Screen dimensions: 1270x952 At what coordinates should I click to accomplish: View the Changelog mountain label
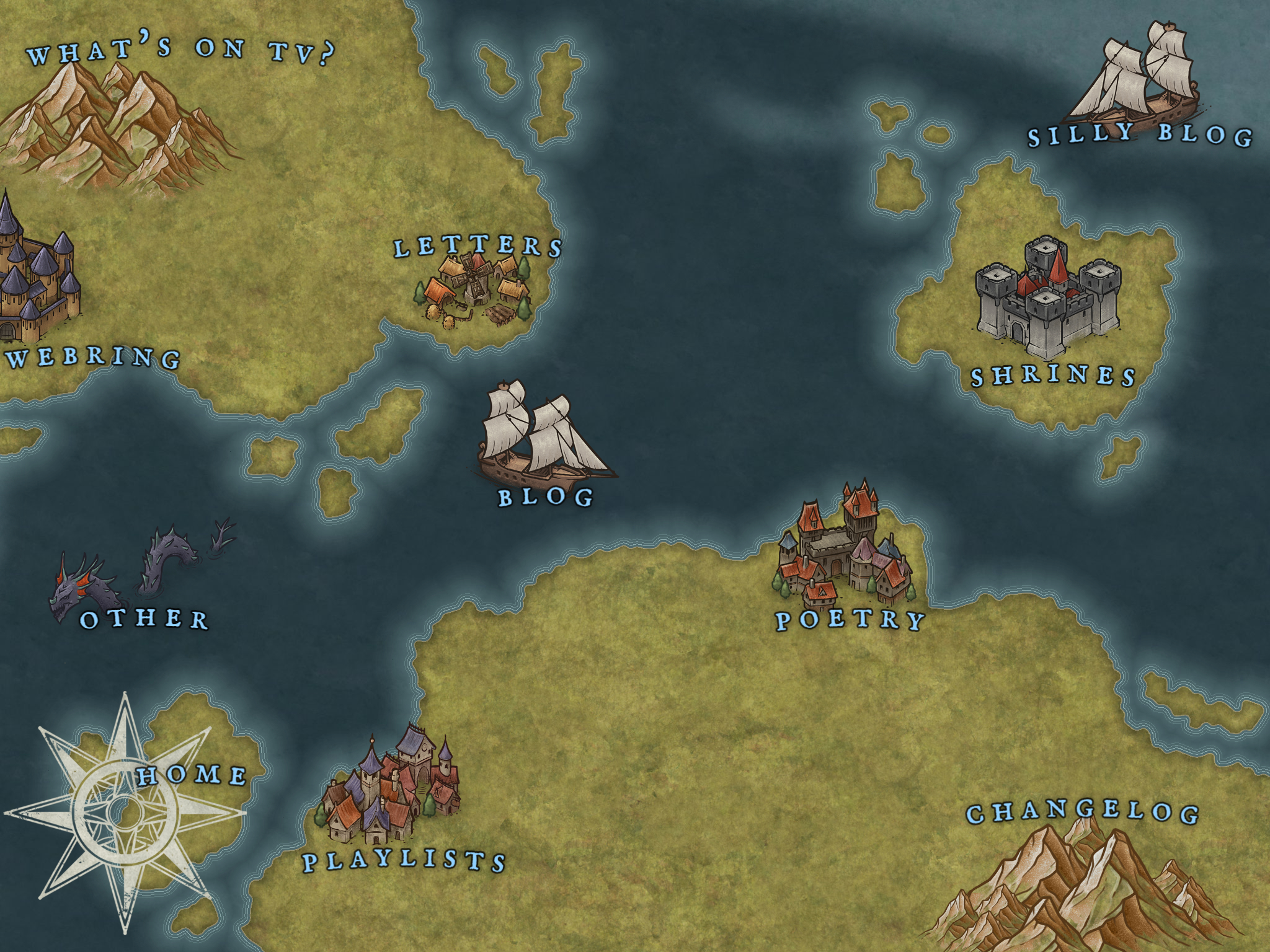point(1082,813)
